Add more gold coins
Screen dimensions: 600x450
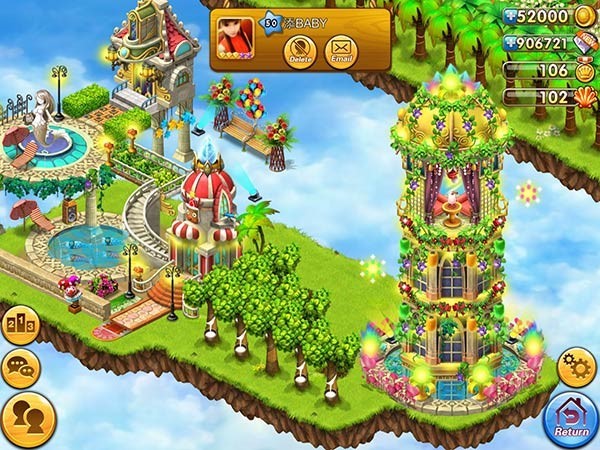512,17
